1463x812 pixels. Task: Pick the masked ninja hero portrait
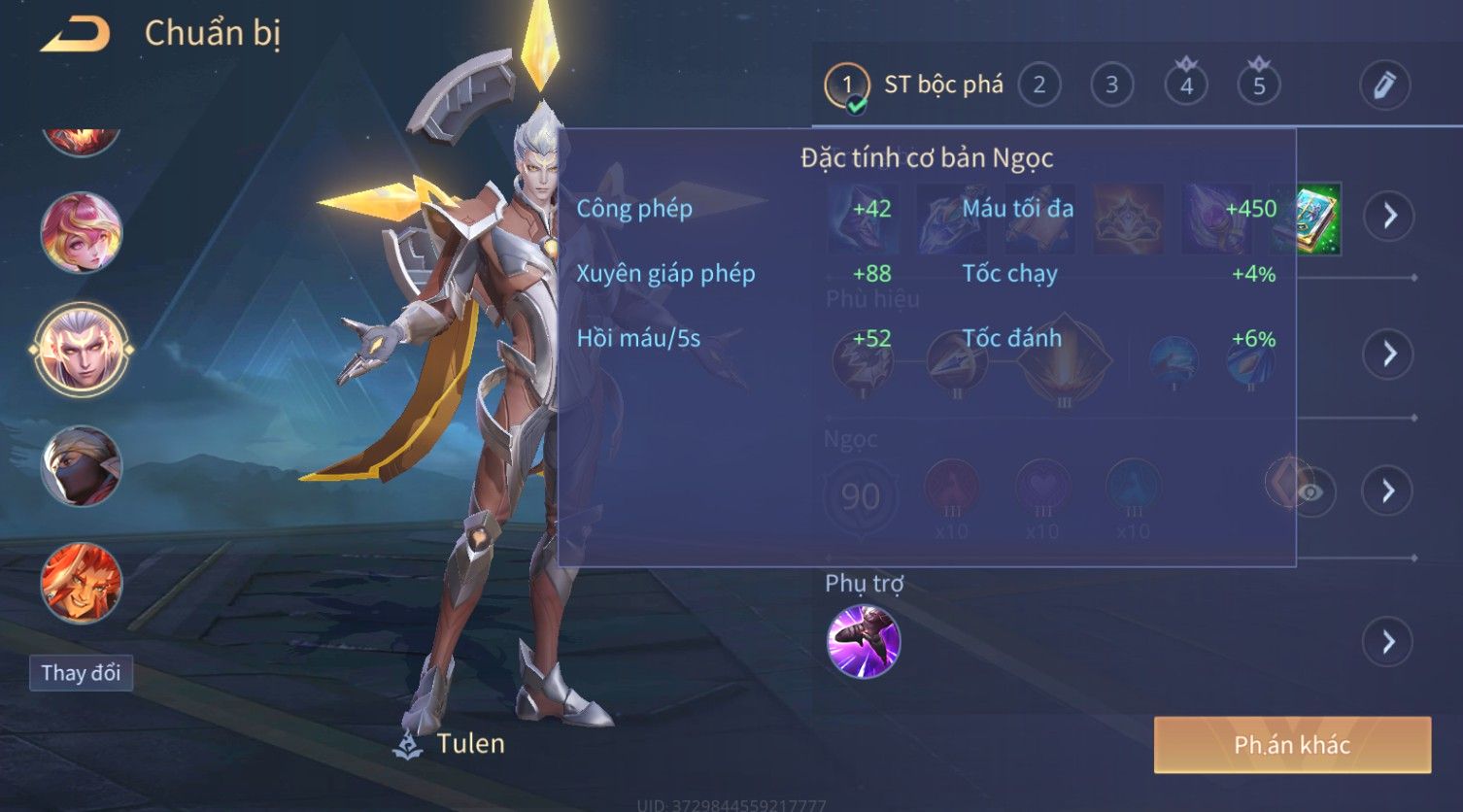(82, 466)
